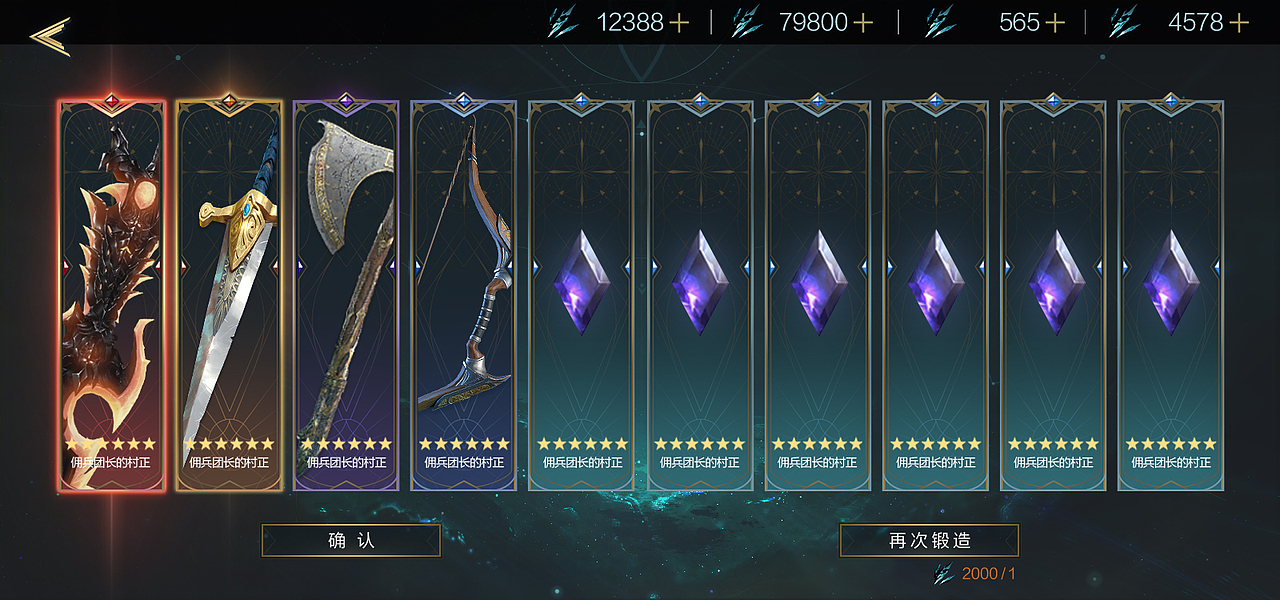Pick the purple-framed battle axe card
This screenshot has width=1280, height=600.
[346, 296]
